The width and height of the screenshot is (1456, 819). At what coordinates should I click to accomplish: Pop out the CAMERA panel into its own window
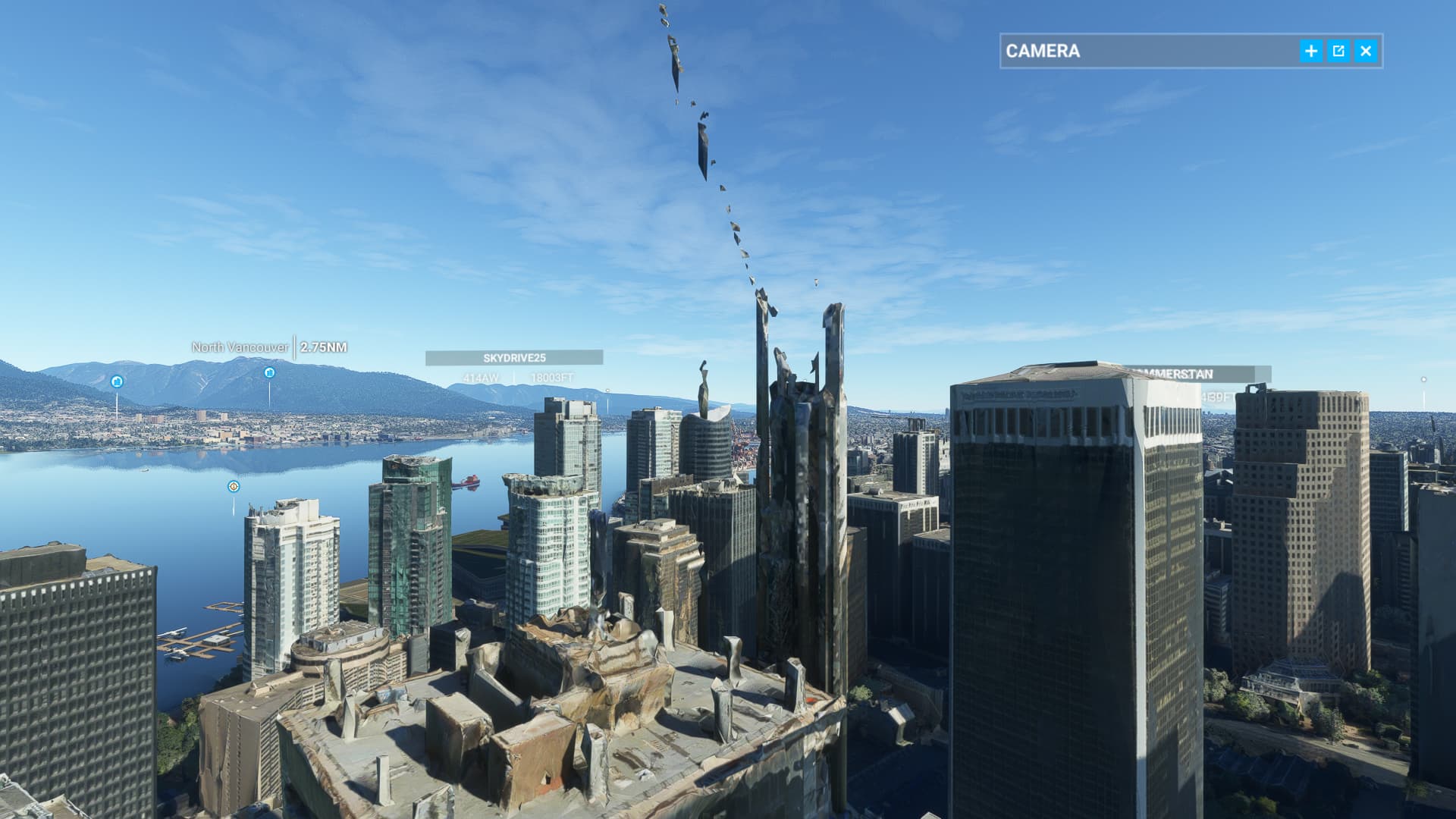point(1338,49)
